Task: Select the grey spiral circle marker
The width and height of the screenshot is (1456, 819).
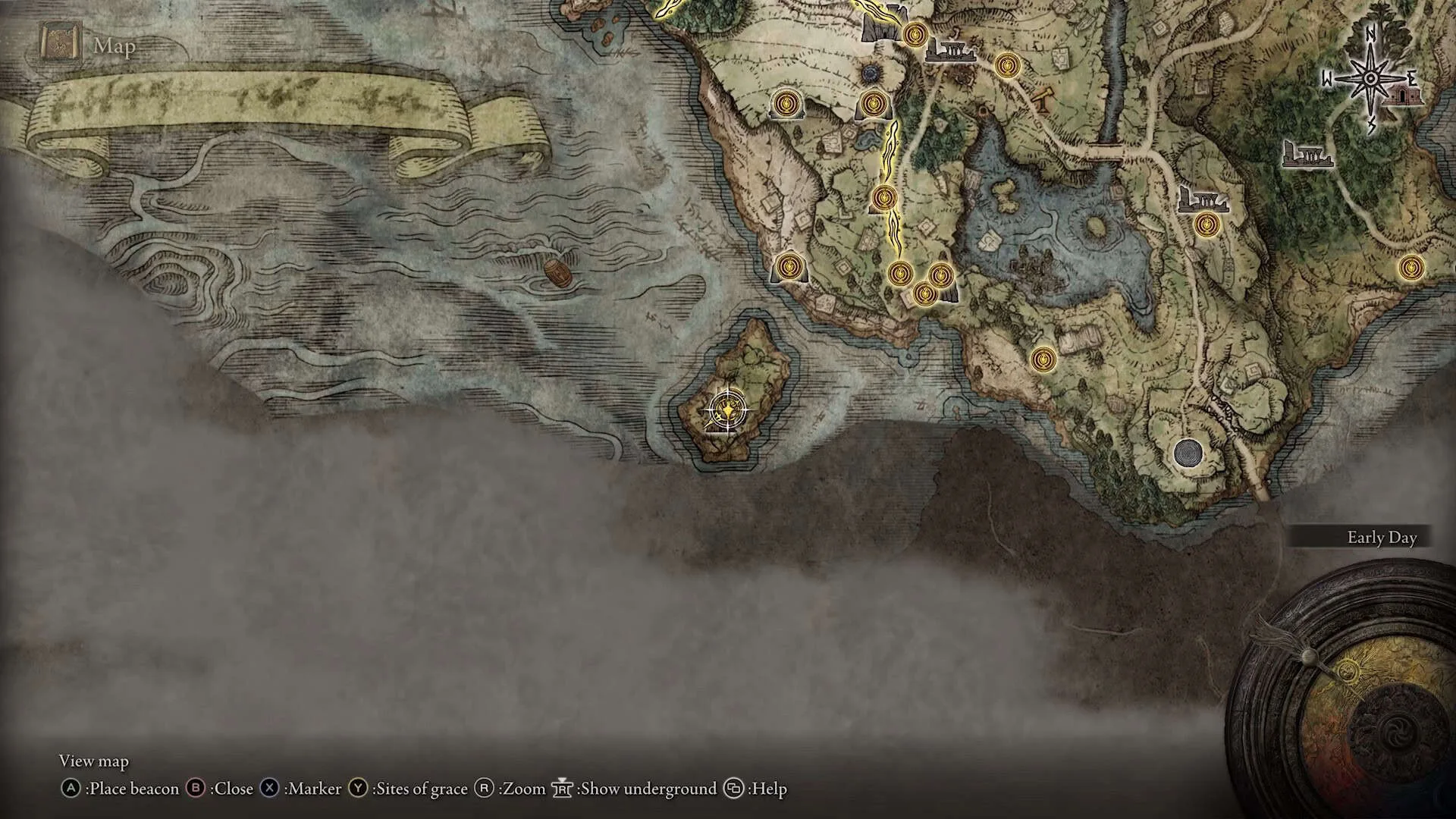Action: [x=1187, y=453]
